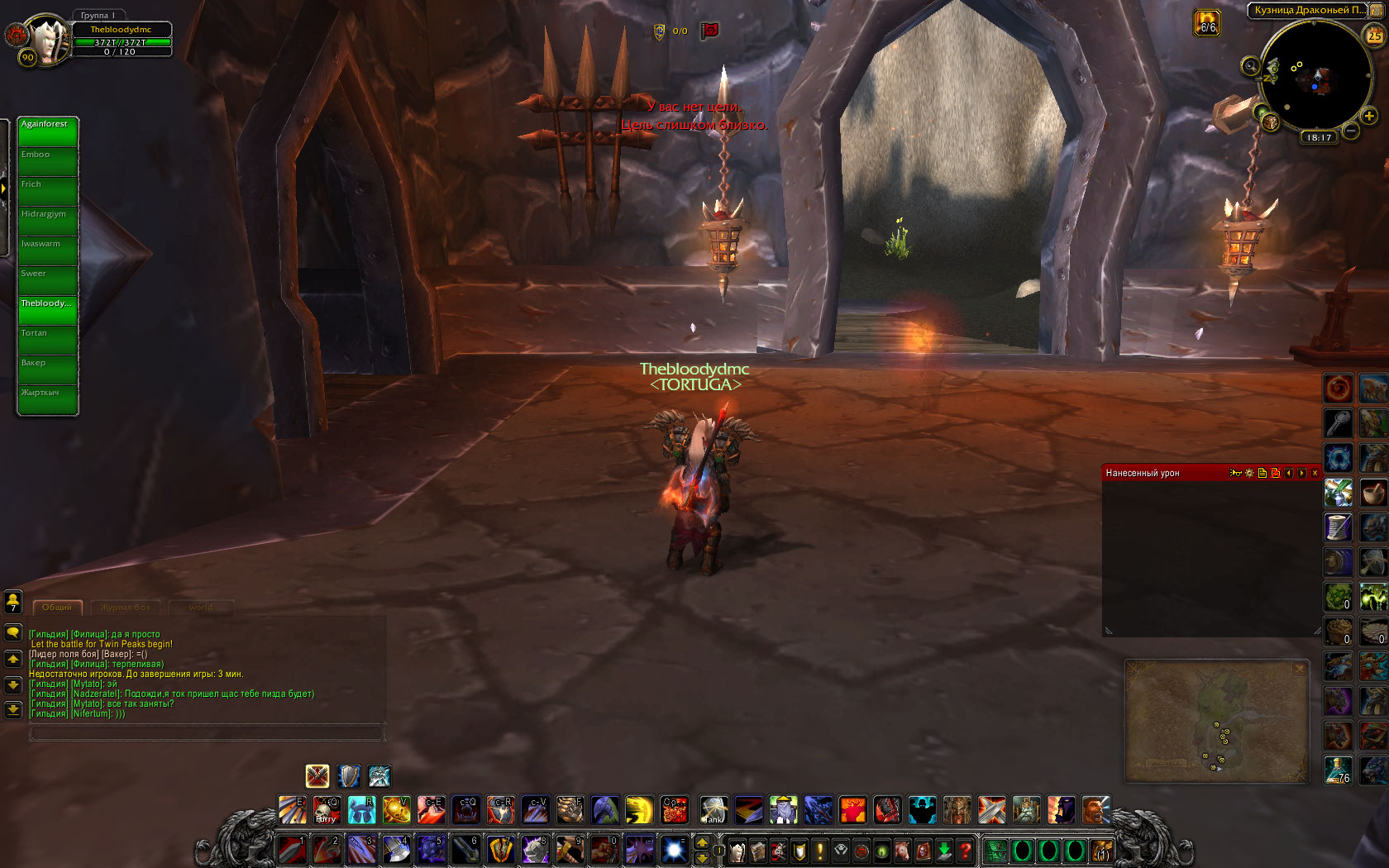Close the damage meter window
Screen dimensions: 1389x868
pyautogui.click(x=1315, y=473)
